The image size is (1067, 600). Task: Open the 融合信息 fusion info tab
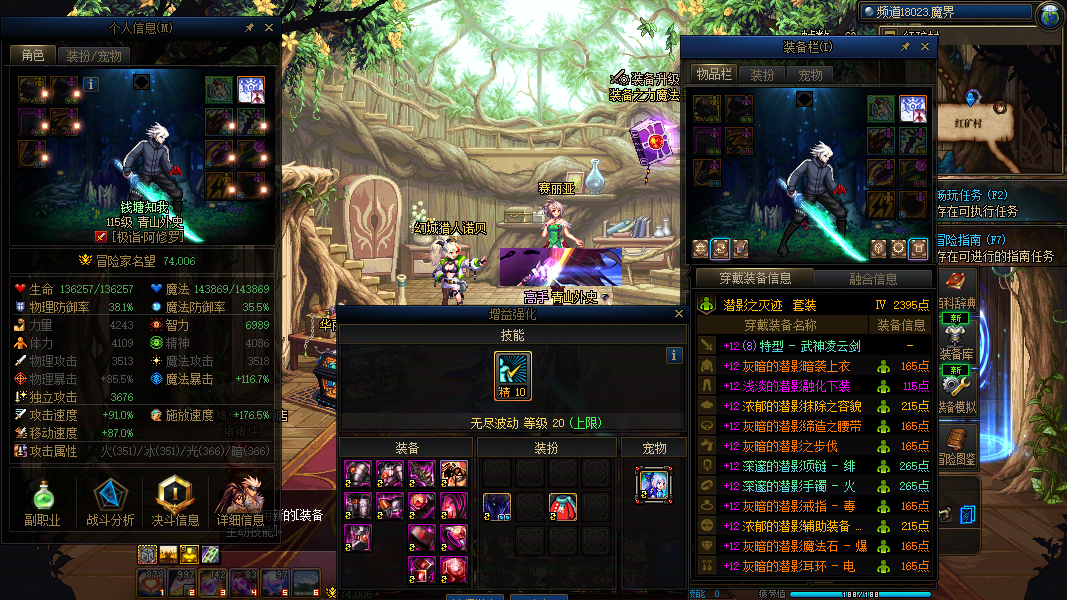click(873, 279)
